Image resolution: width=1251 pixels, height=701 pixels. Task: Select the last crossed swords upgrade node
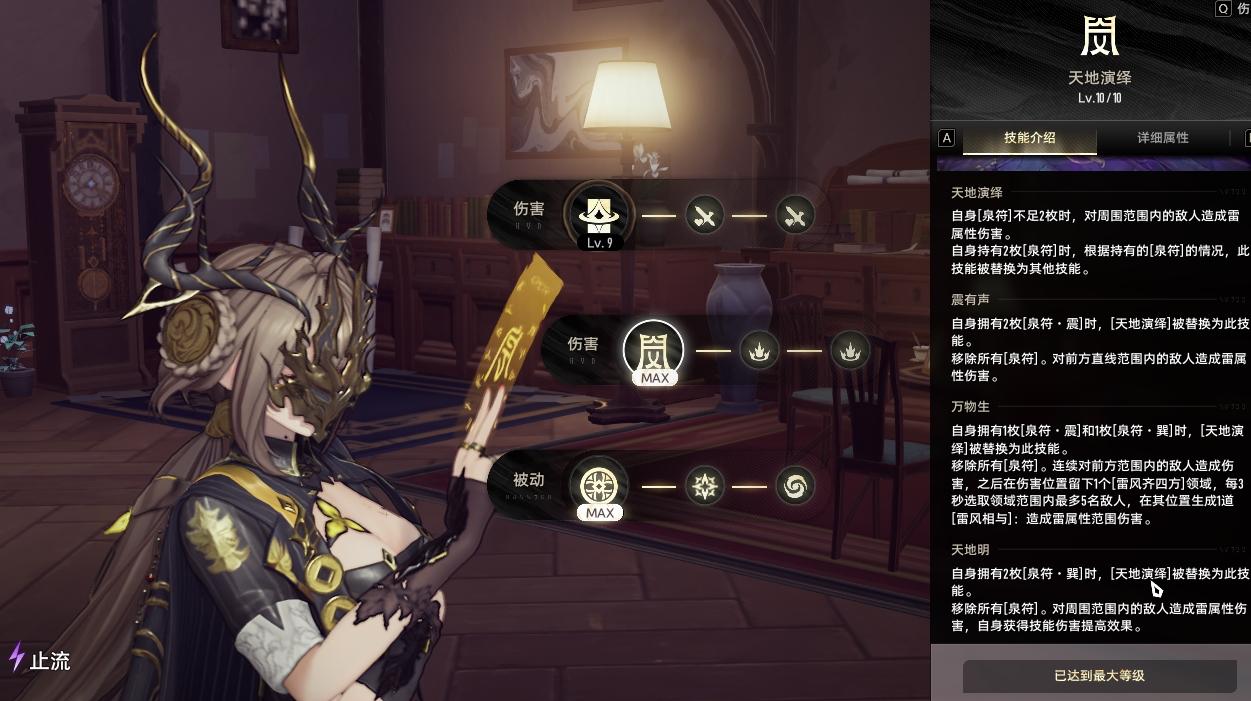tap(795, 215)
